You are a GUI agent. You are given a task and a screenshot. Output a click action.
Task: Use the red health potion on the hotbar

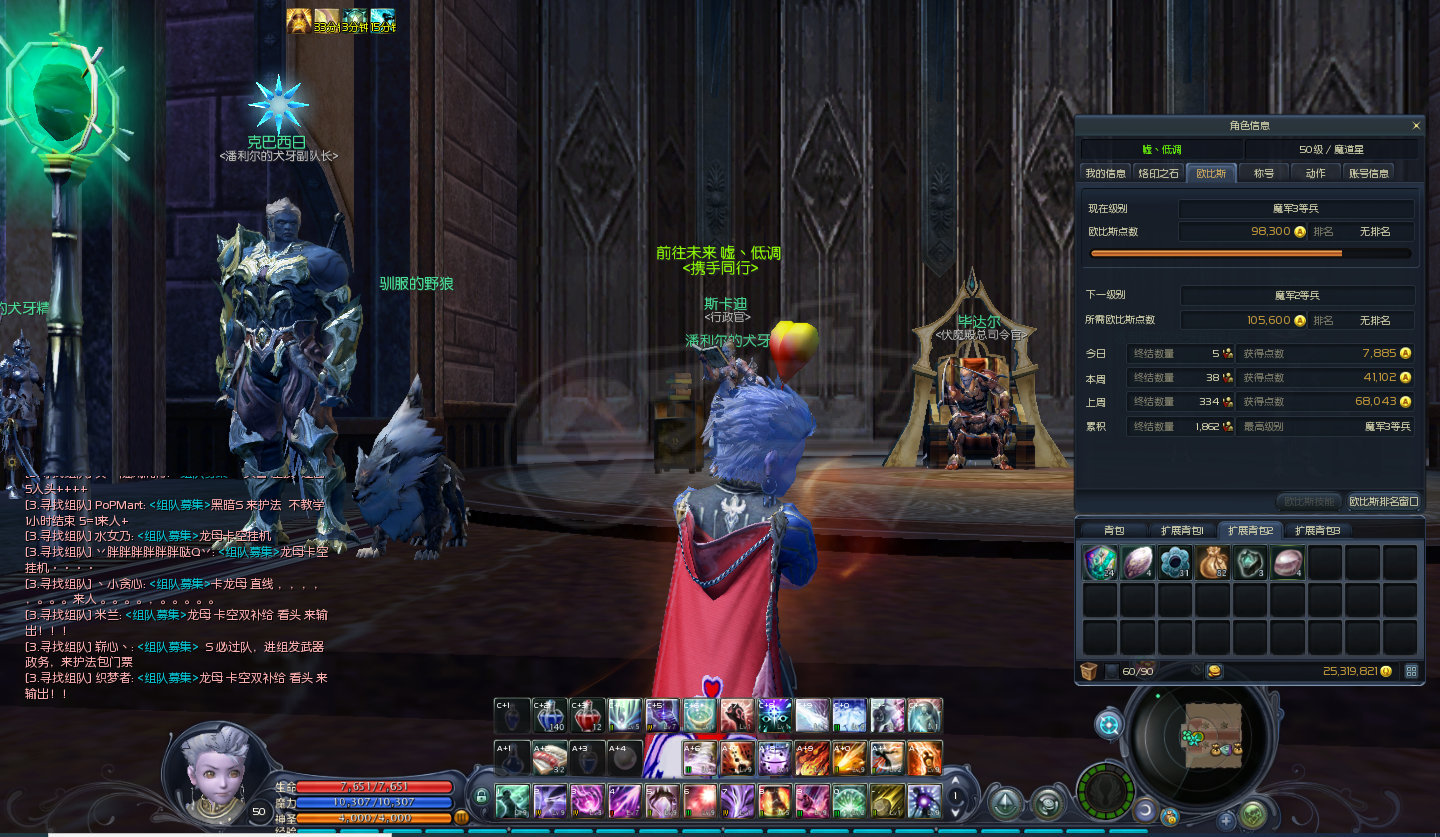588,716
